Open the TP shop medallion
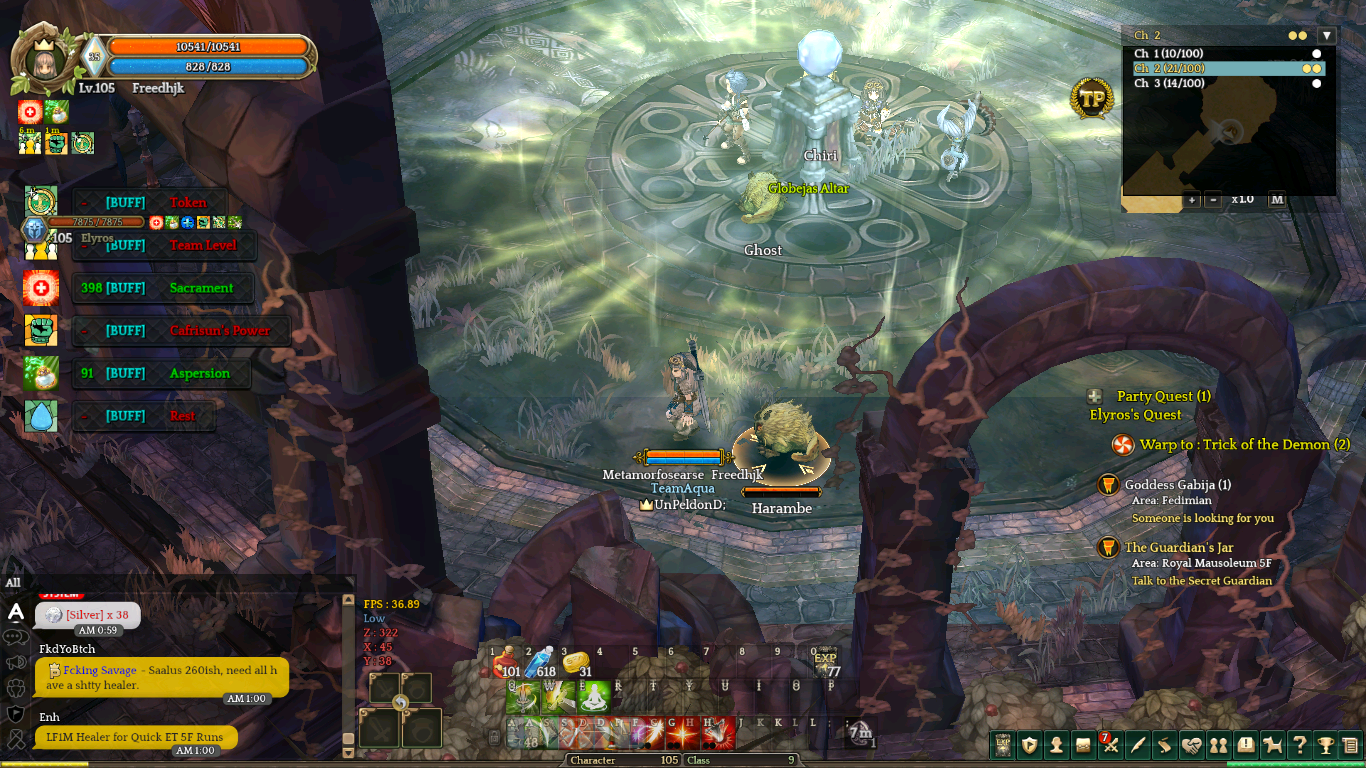Viewport: 1366px width, 768px height. click(x=1091, y=98)
